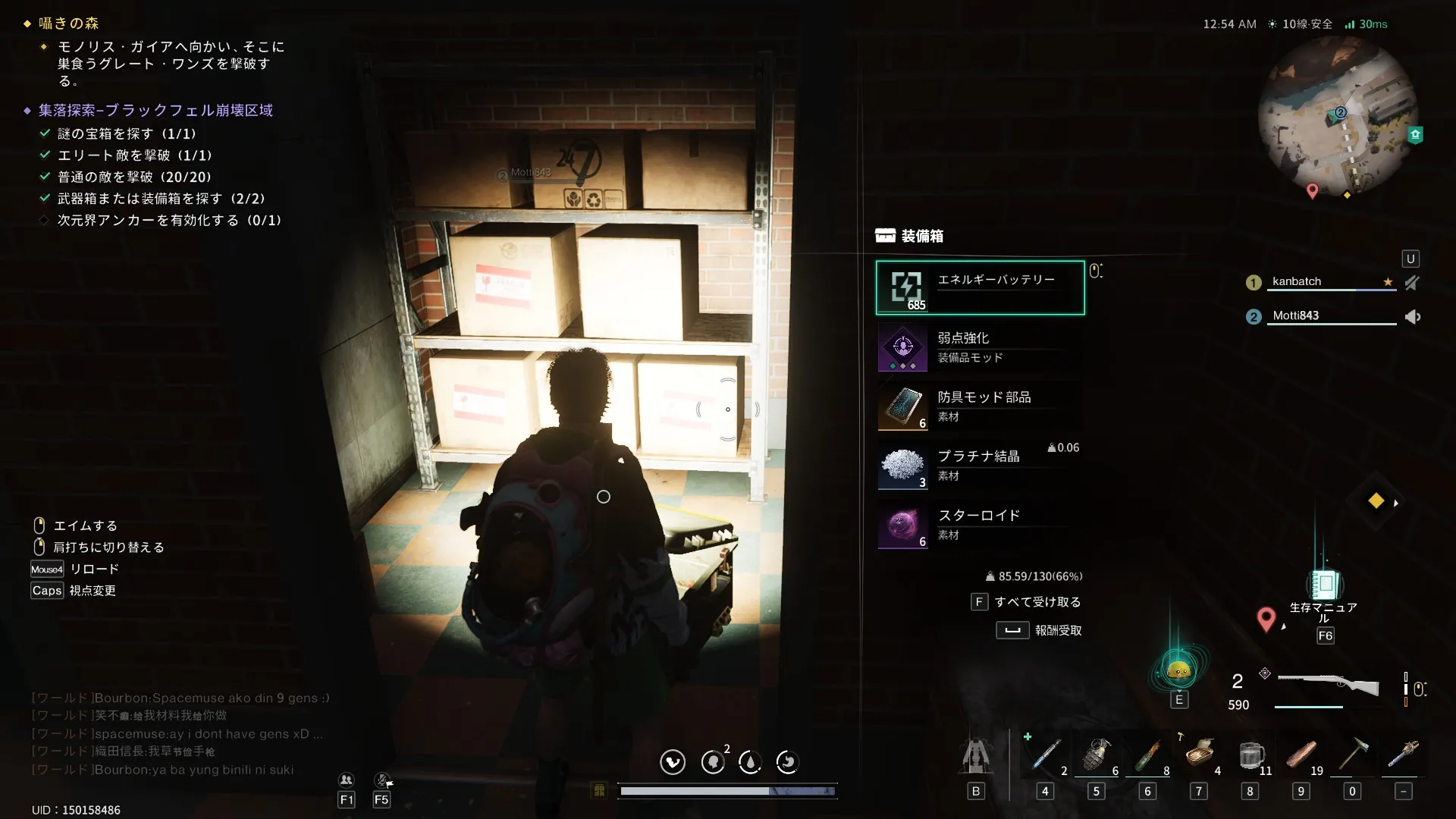
Task: Take the 弱点強化 gear mod
Action: point(980,347)
